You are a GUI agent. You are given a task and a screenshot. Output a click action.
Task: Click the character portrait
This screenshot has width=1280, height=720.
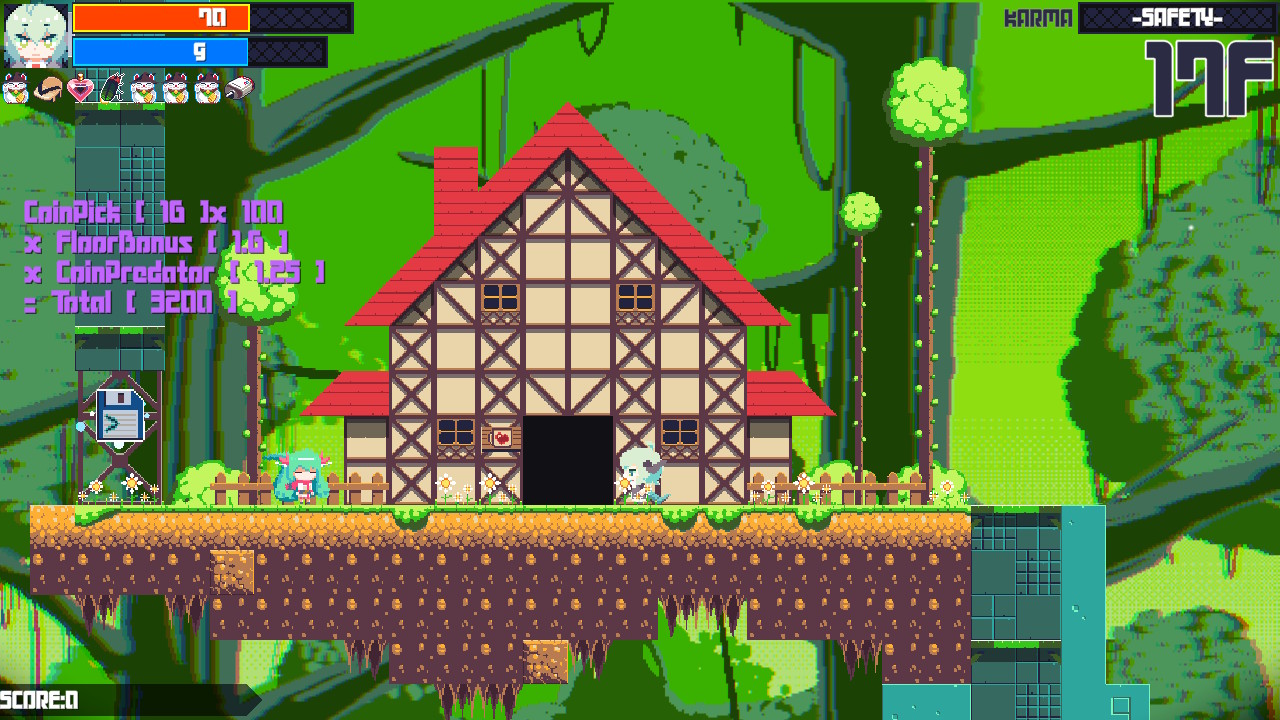36,35
